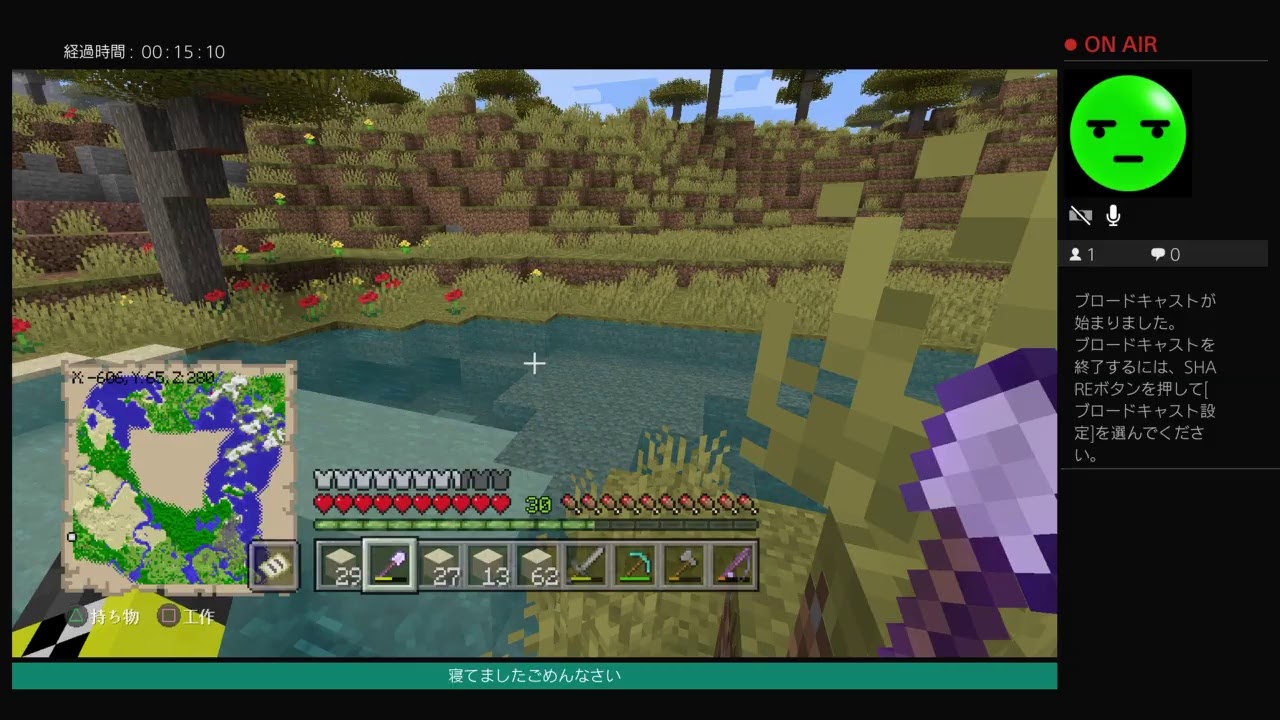Open the green avatar emoticon thumbnail
Image resolution: width=1280 pixels, height=720 pixels.
(1128, 132)
